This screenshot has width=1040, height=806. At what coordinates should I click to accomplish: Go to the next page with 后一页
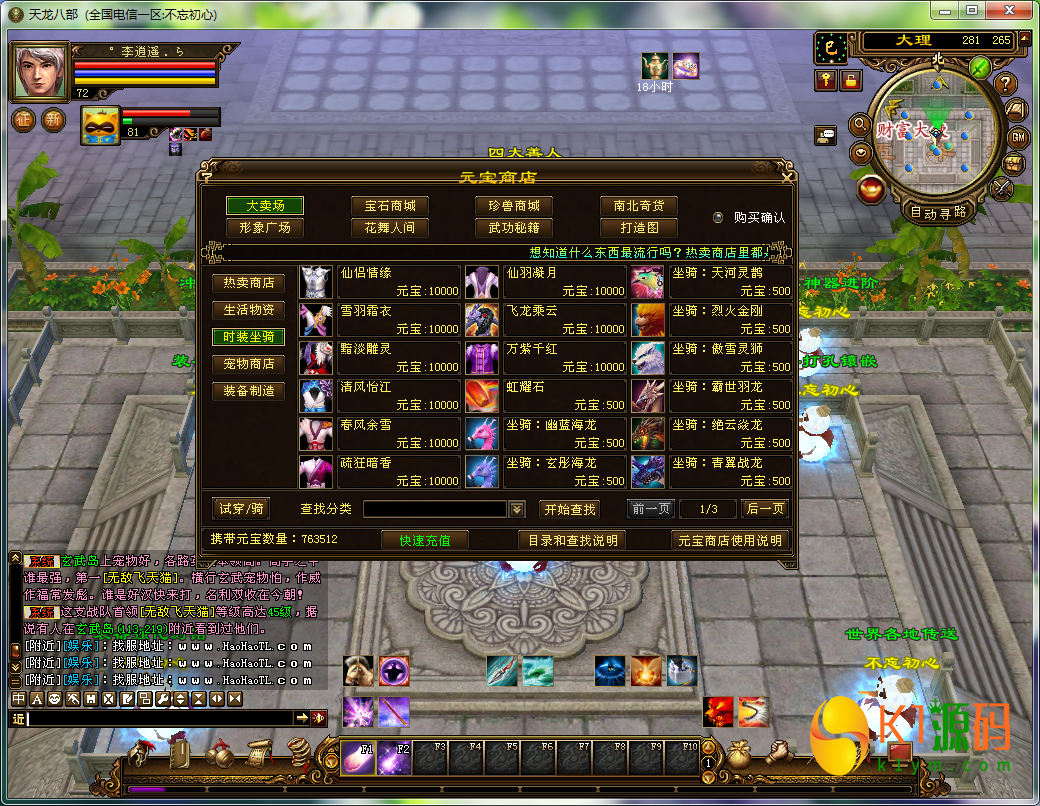click(765, 509)
